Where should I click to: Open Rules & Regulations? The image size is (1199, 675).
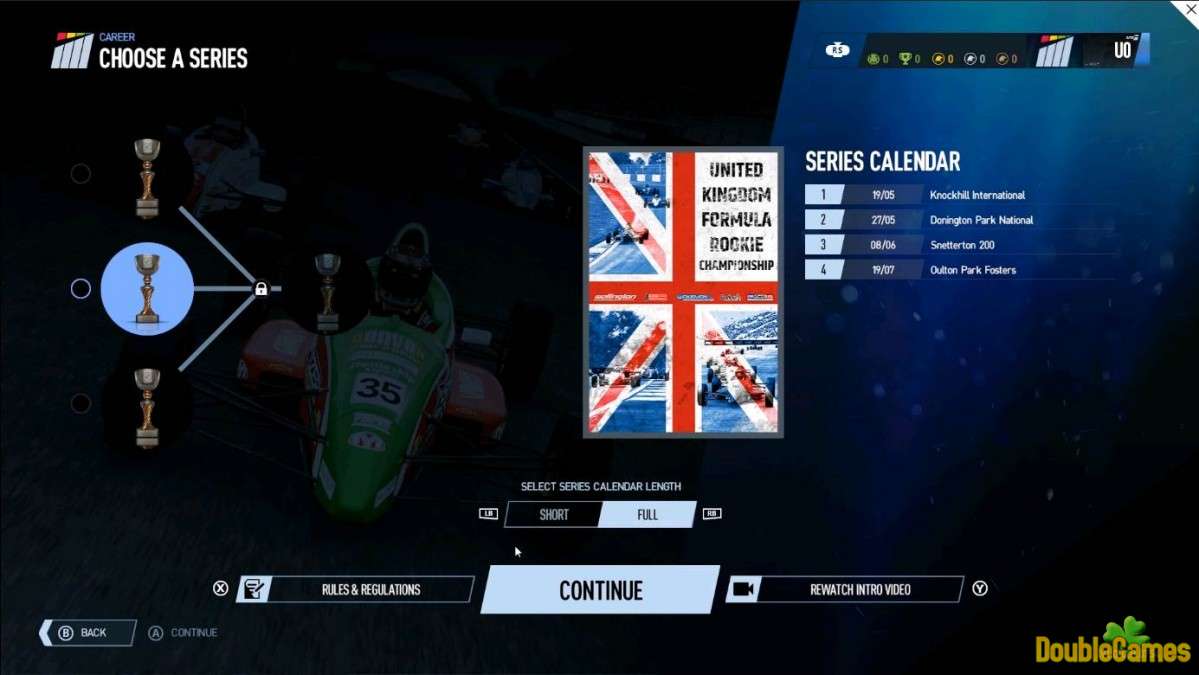coord(356,590)
